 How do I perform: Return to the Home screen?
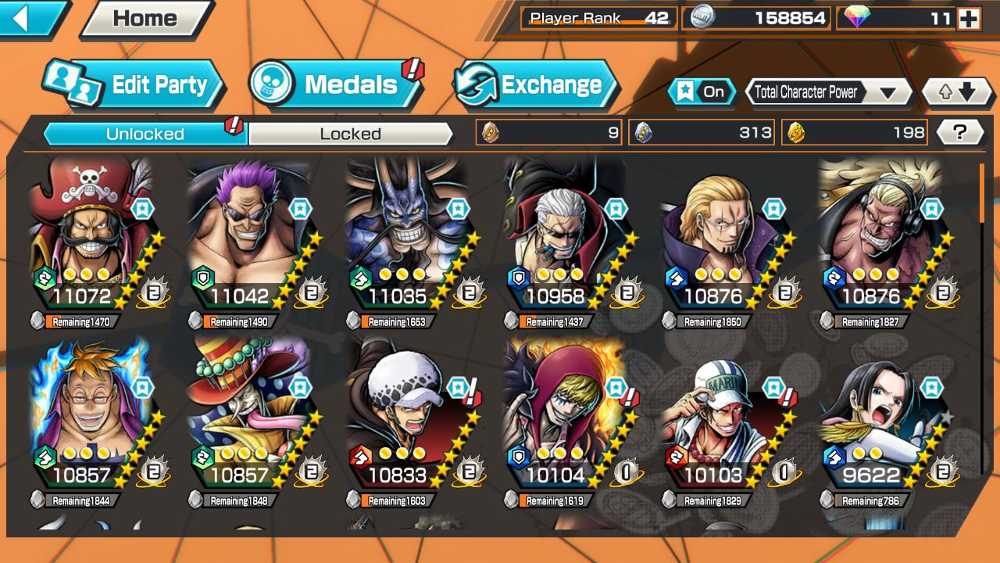point(145,18)
